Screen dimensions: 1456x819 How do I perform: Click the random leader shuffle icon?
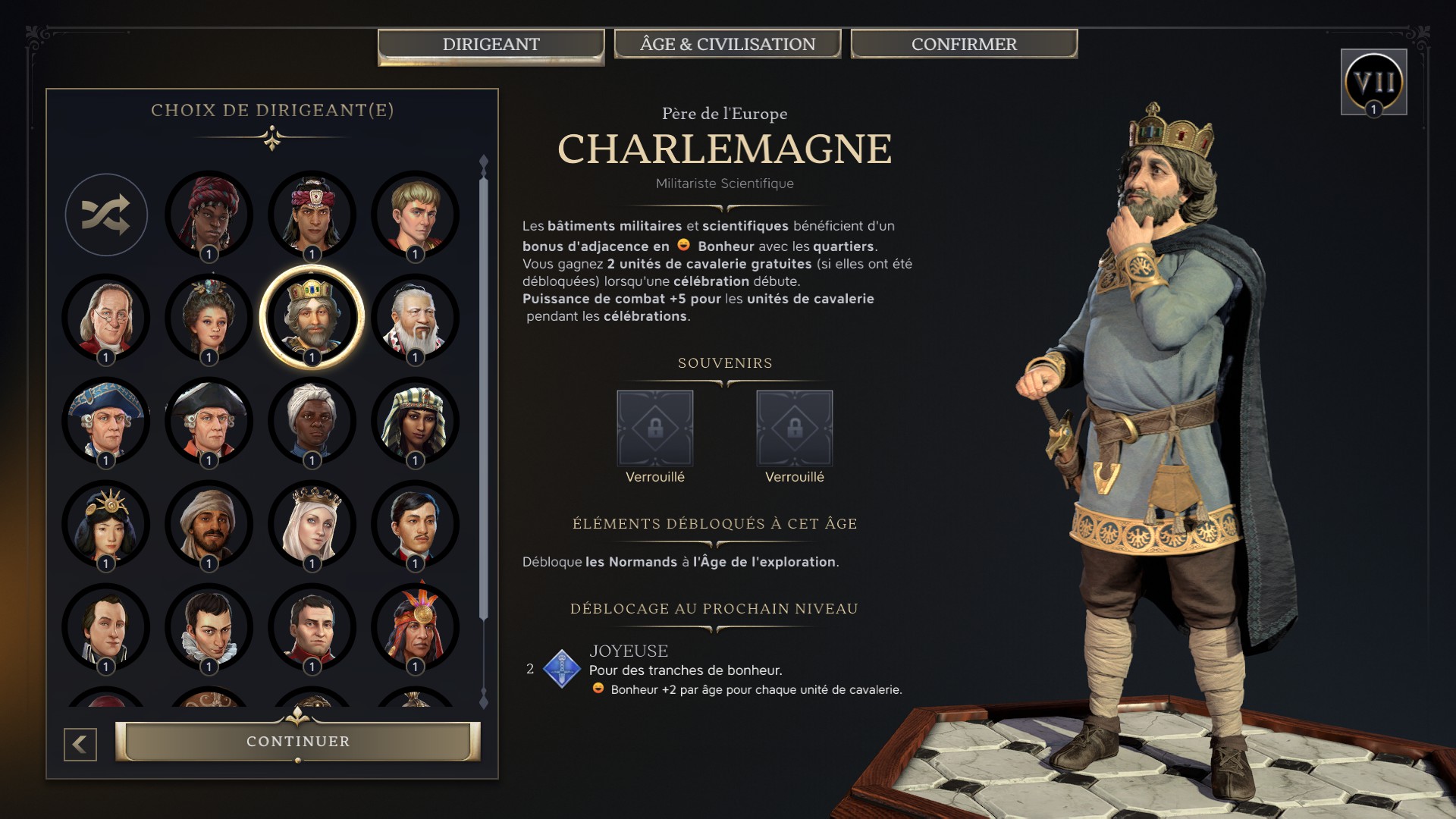coord(106,215)
